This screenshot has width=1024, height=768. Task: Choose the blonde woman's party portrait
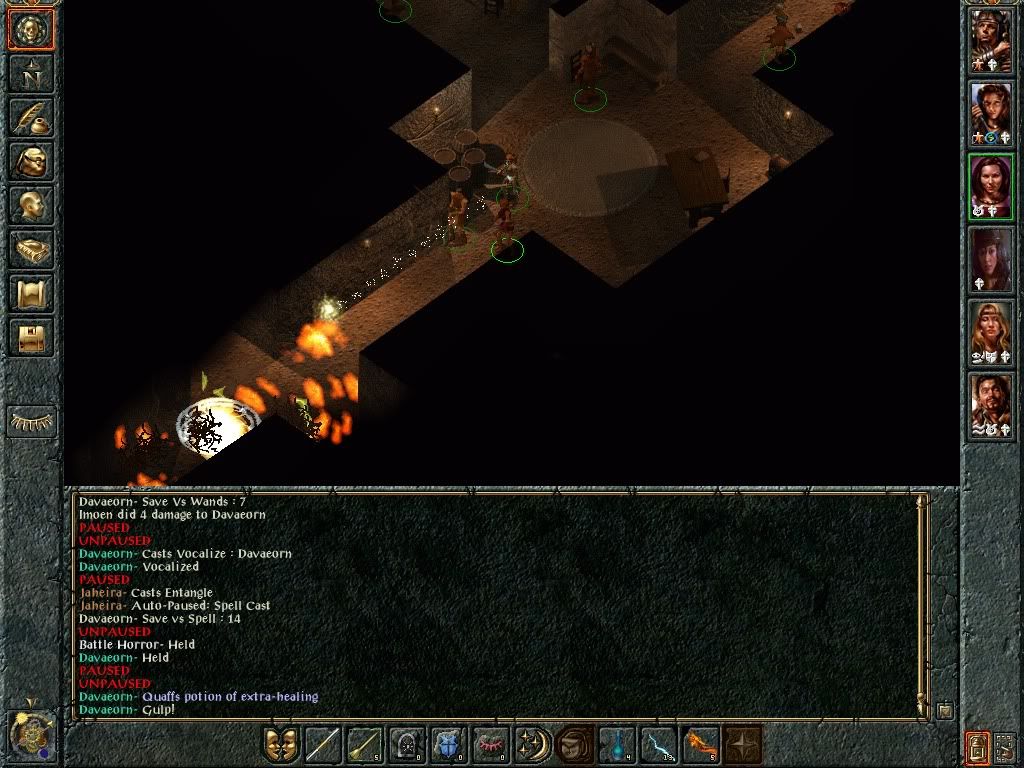(991, 332)
